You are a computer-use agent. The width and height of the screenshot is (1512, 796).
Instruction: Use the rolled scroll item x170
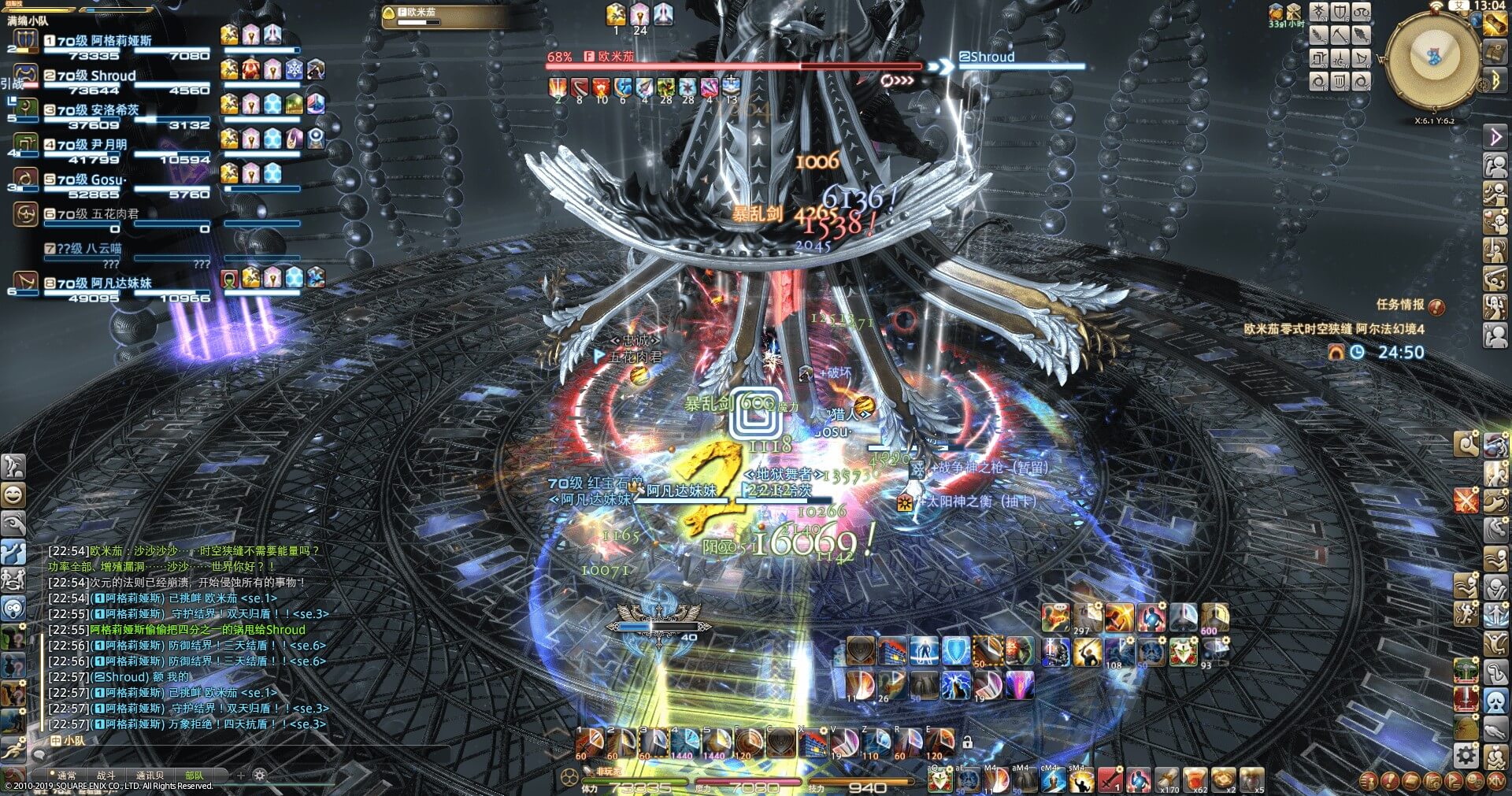1168,779
